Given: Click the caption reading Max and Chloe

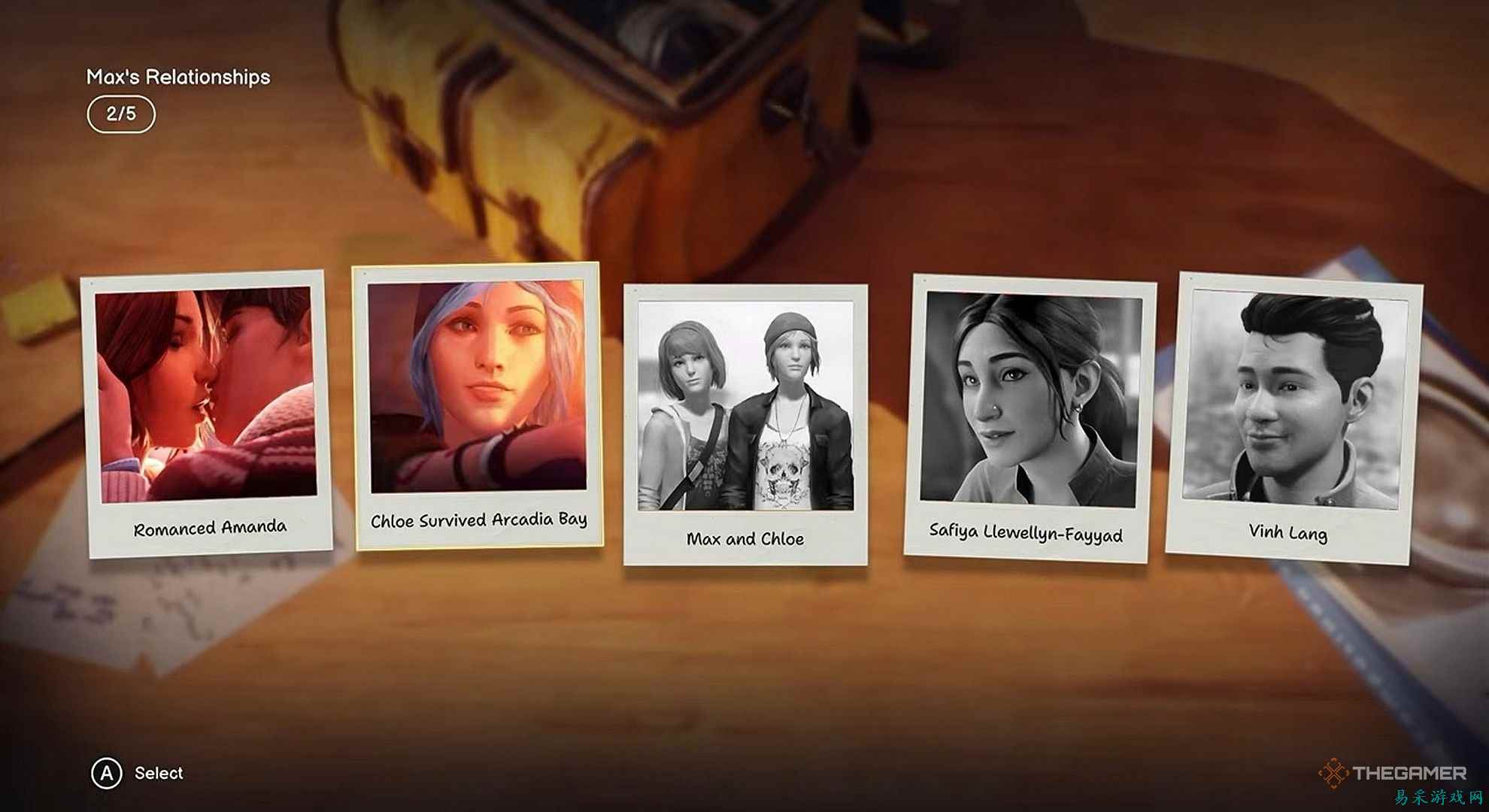Looking at the screenshot, I should [745, 538].
